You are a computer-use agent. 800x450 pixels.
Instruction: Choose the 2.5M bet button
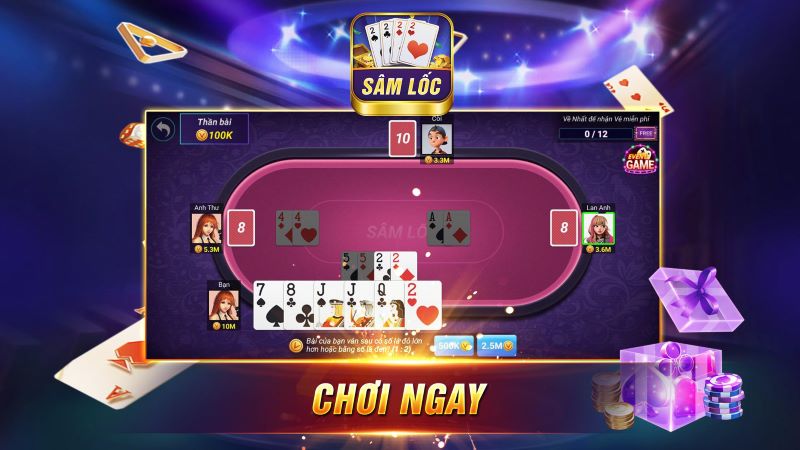point(497,345)
